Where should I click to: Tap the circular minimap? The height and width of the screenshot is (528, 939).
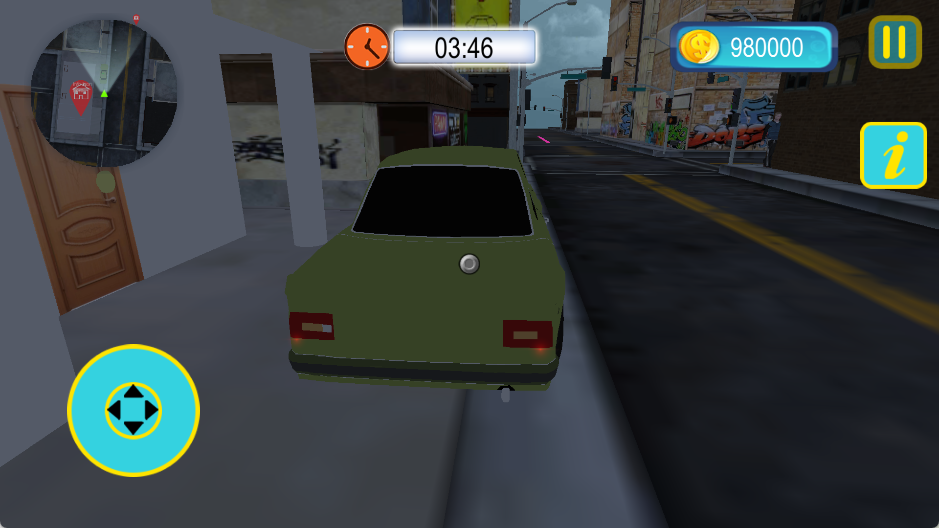[x=104, y=92]
